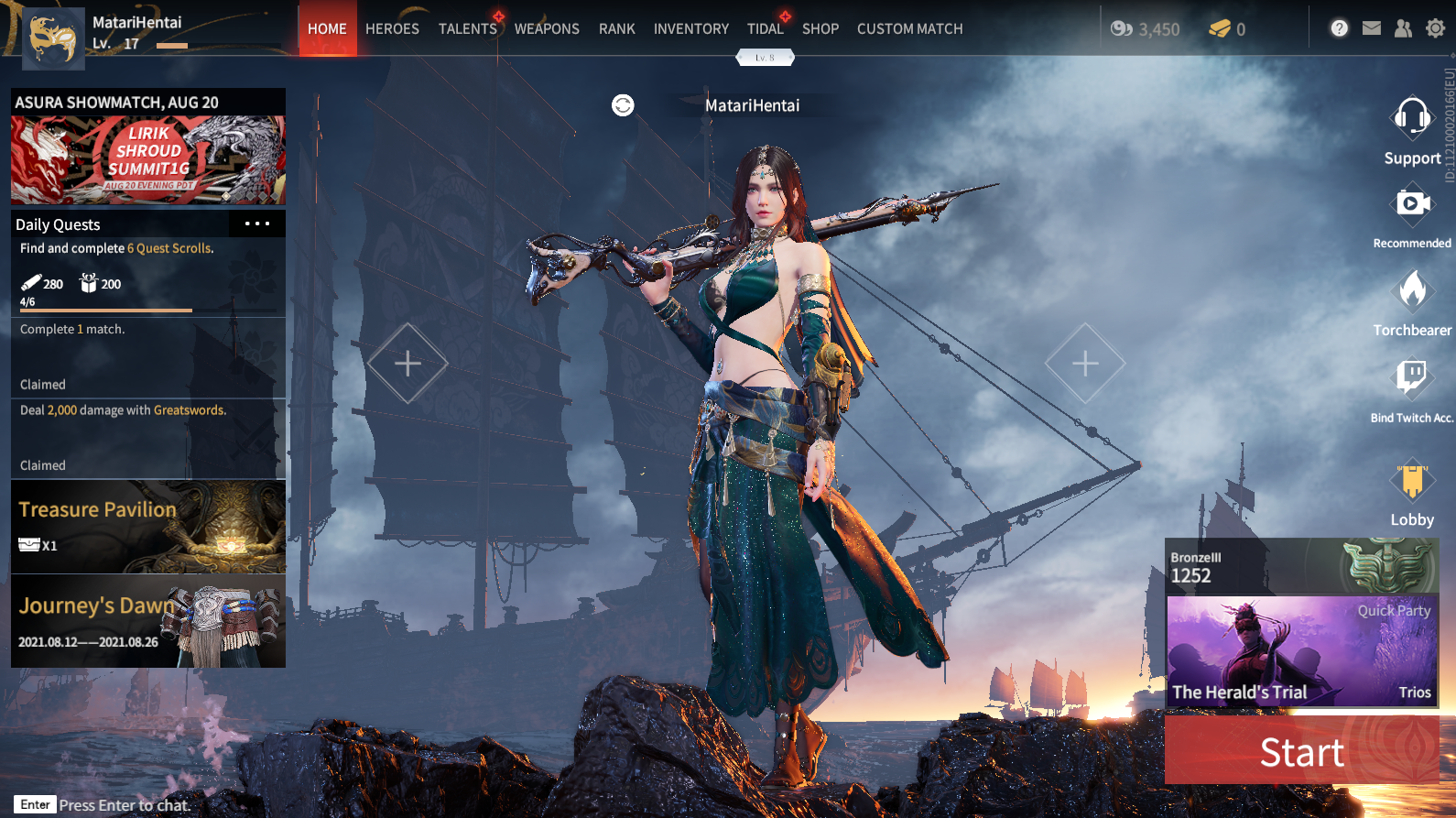Open the Lobby icon
The width and height of the screenshot is (1456, 818).
[x=1412, y=481]
